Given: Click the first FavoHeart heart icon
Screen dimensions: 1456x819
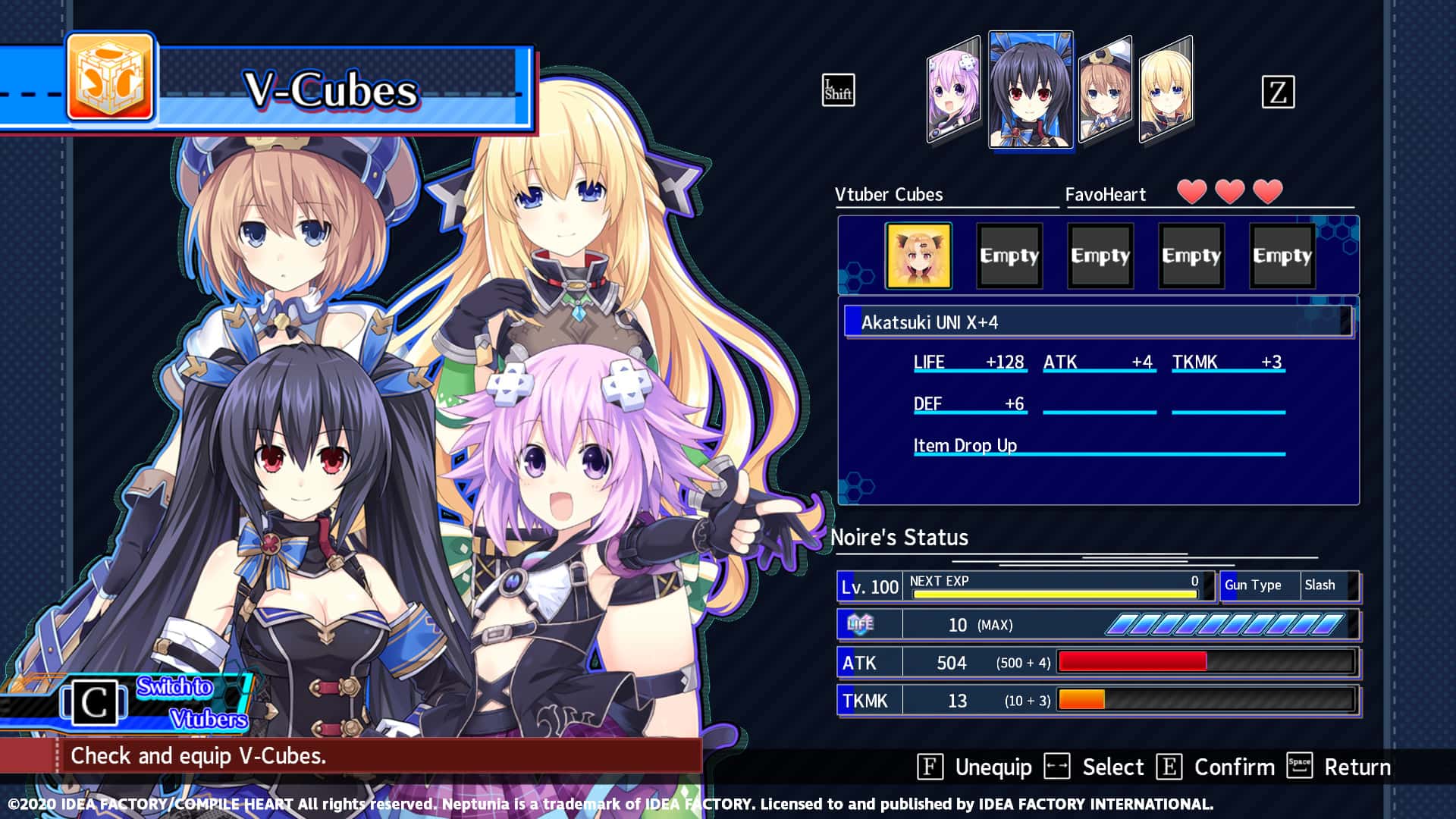Looking at the screenshot, I should click(x=1193, y=193).
